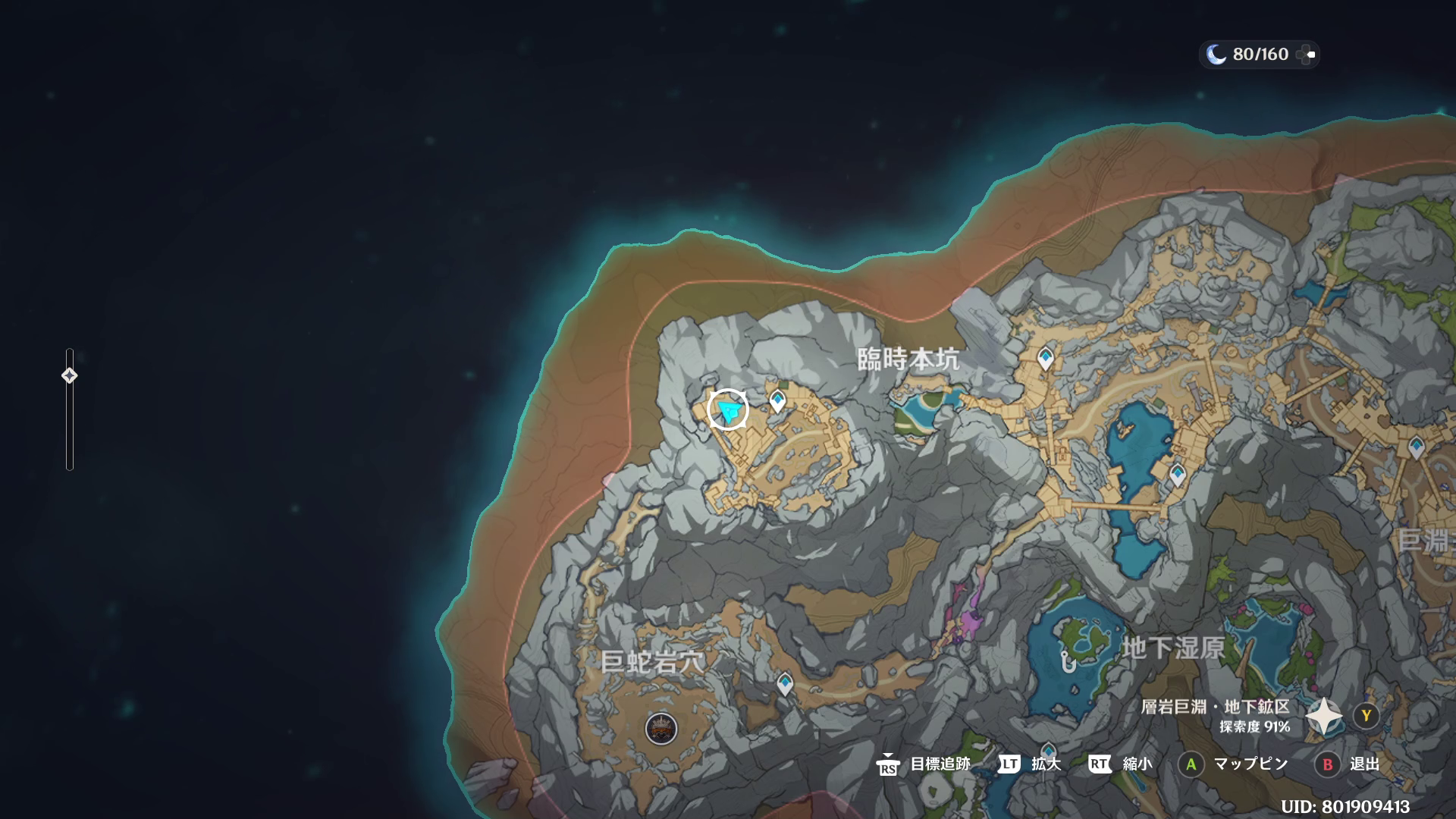Open the 層岩巨淵・地下鉱区 area selector star

point(1323,716)
